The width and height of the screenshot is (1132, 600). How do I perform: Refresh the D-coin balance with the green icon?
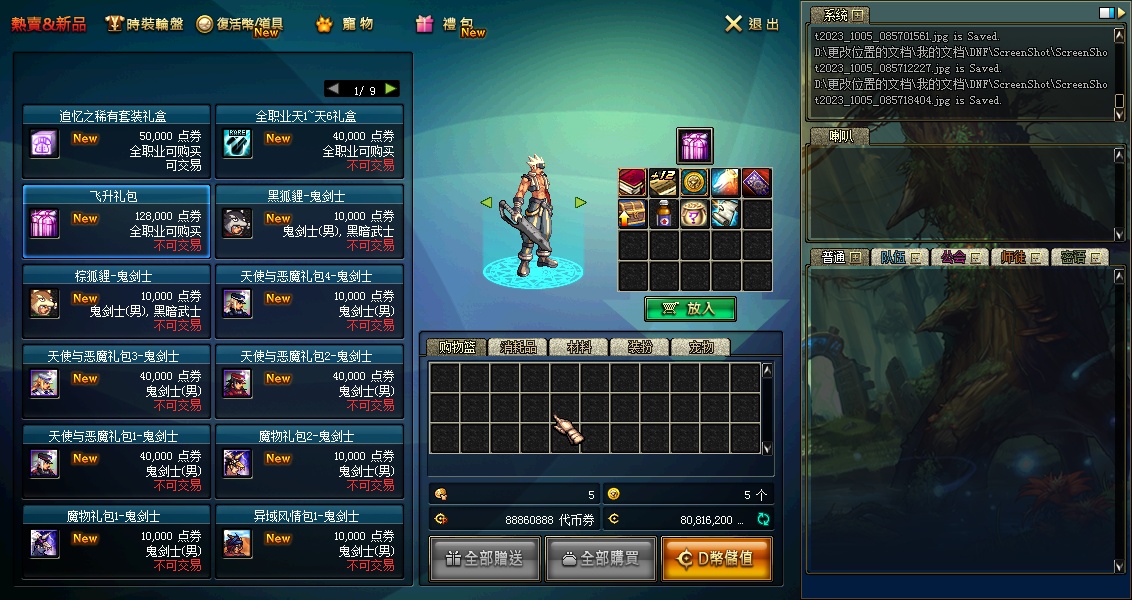coord(763,519)
